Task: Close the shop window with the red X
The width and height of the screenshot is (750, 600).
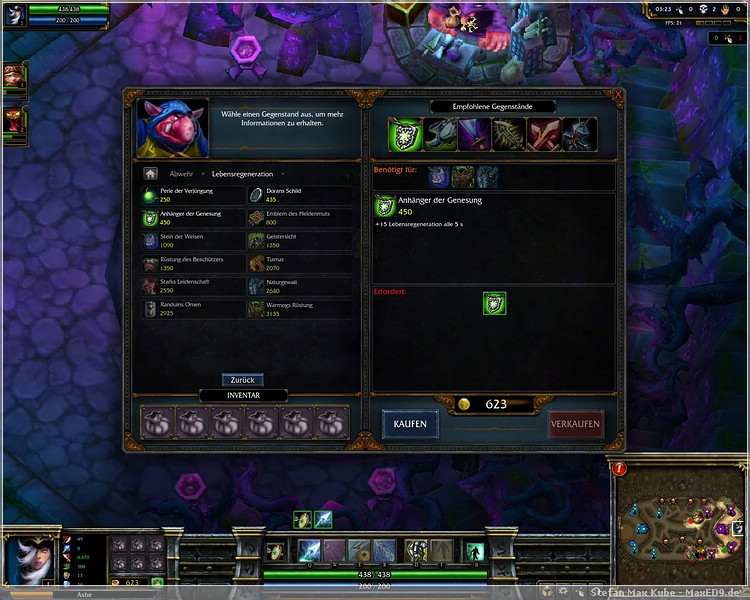Action: tap(618, 96)
